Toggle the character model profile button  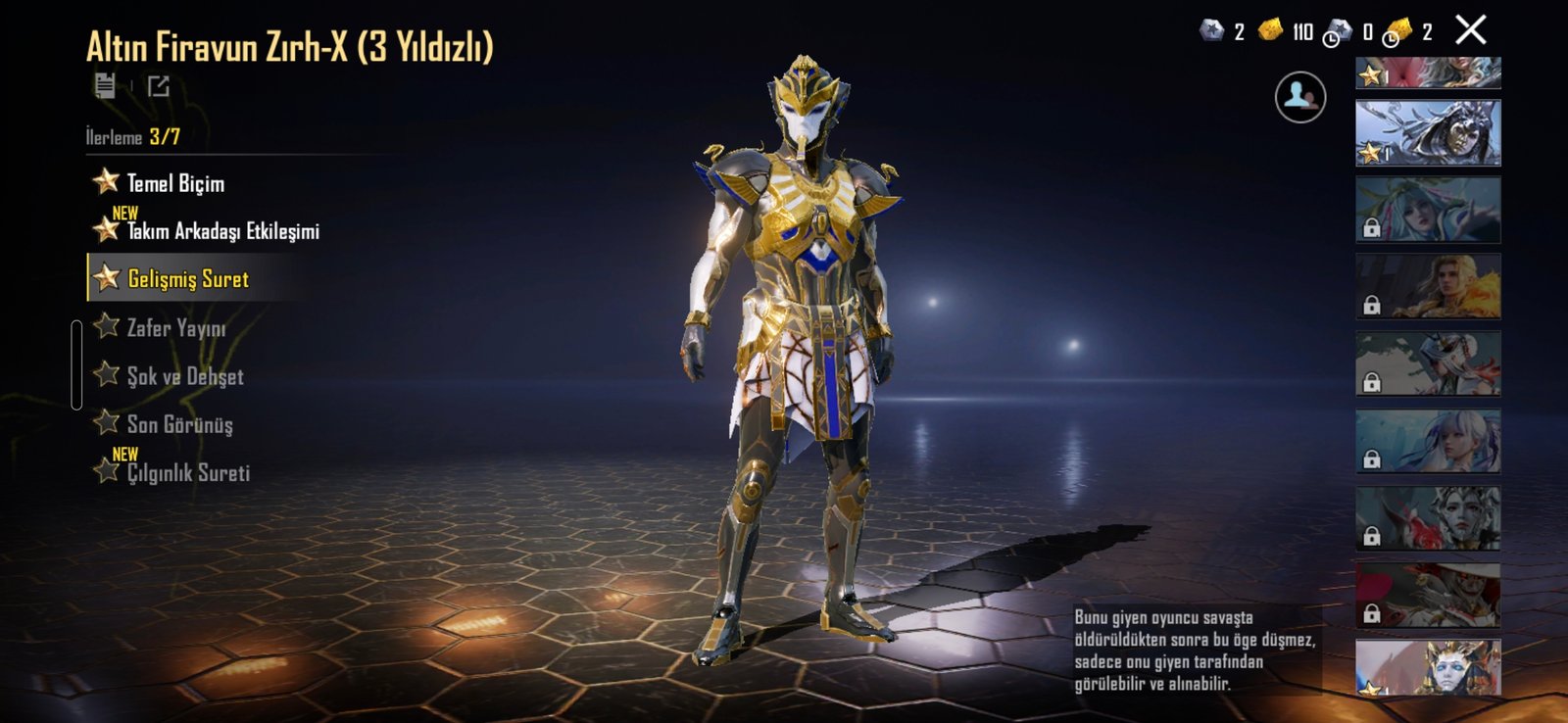[x=1299, y=97]
